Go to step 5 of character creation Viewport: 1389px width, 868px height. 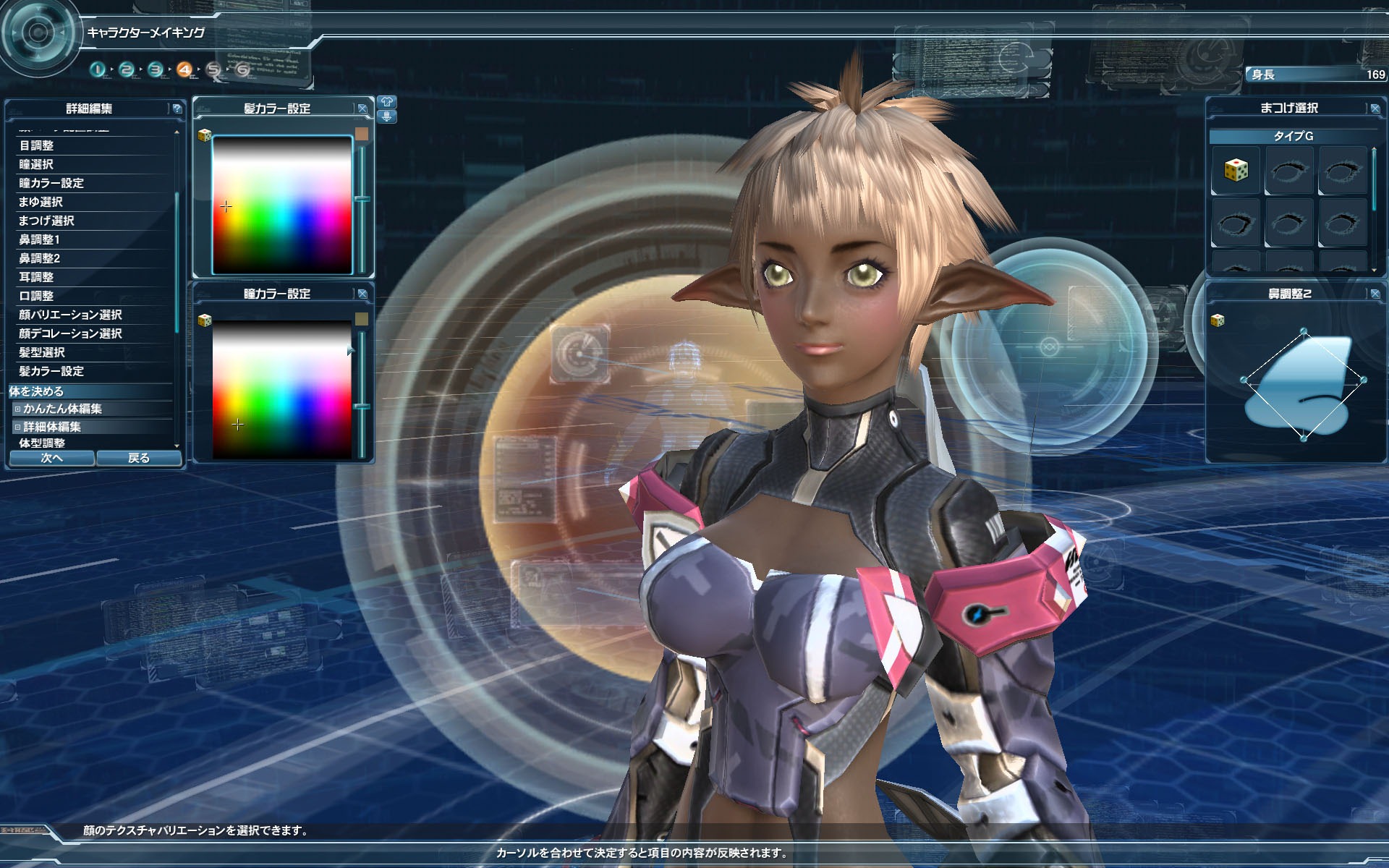[x=213, y=69]
